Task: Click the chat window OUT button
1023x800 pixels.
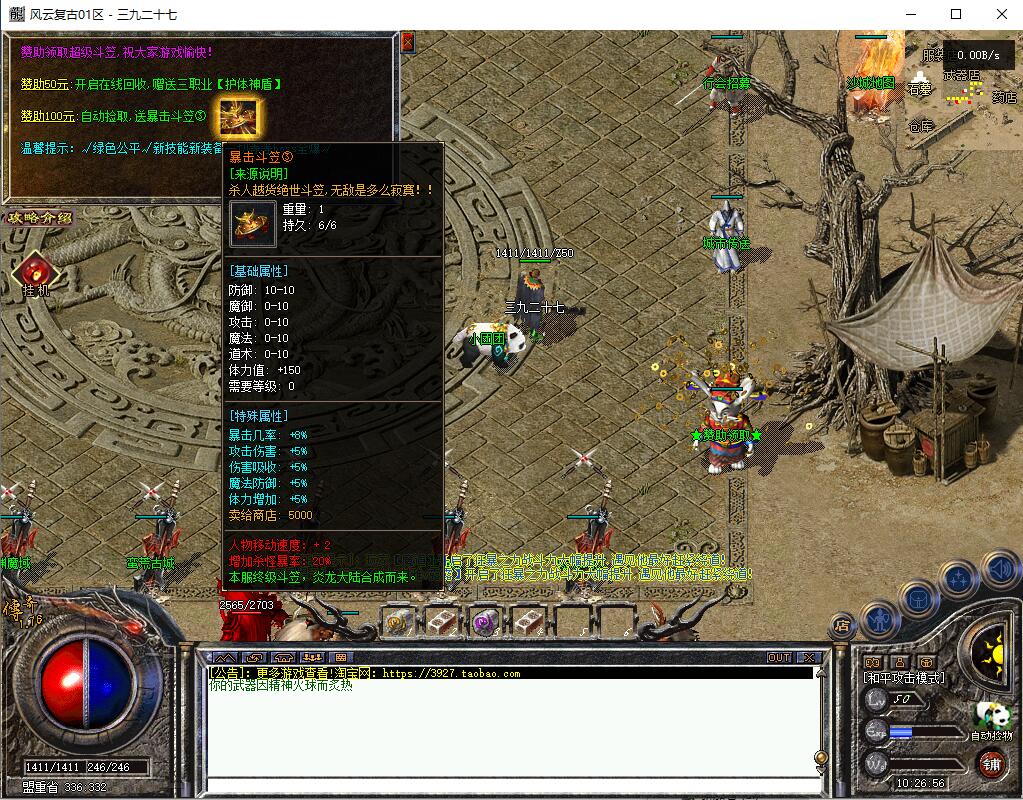Action: click(x=779, y=657)
